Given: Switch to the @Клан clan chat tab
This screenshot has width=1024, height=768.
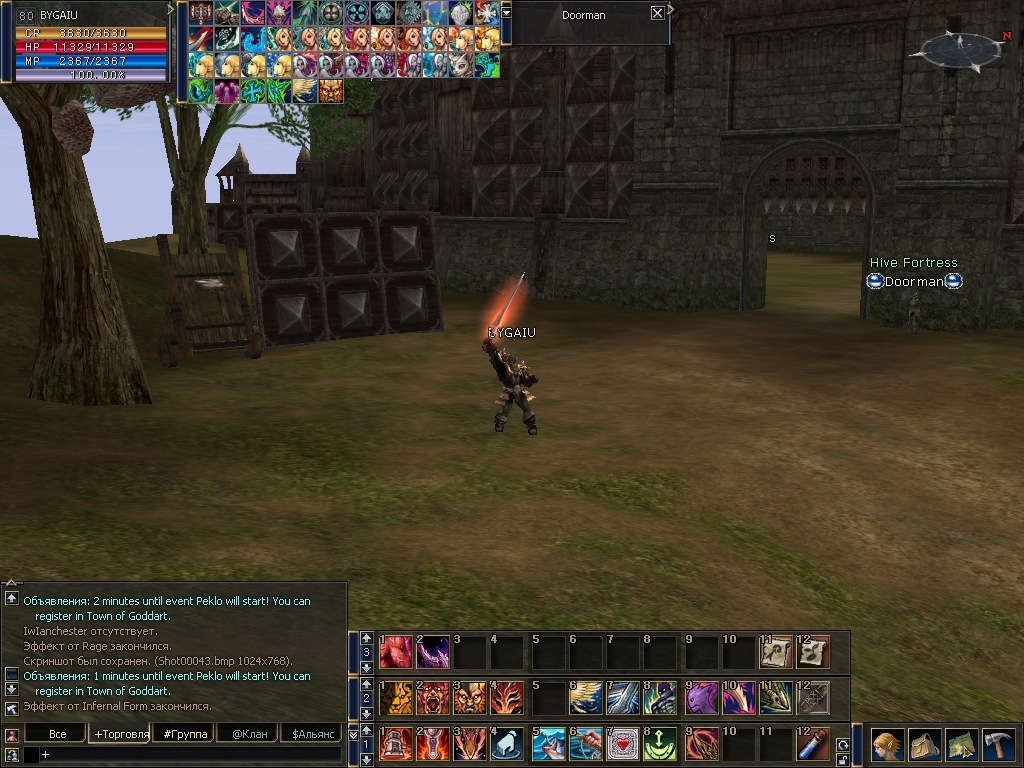Looking at the screenshot, I should pyautogui.click(x=248, y=734).
